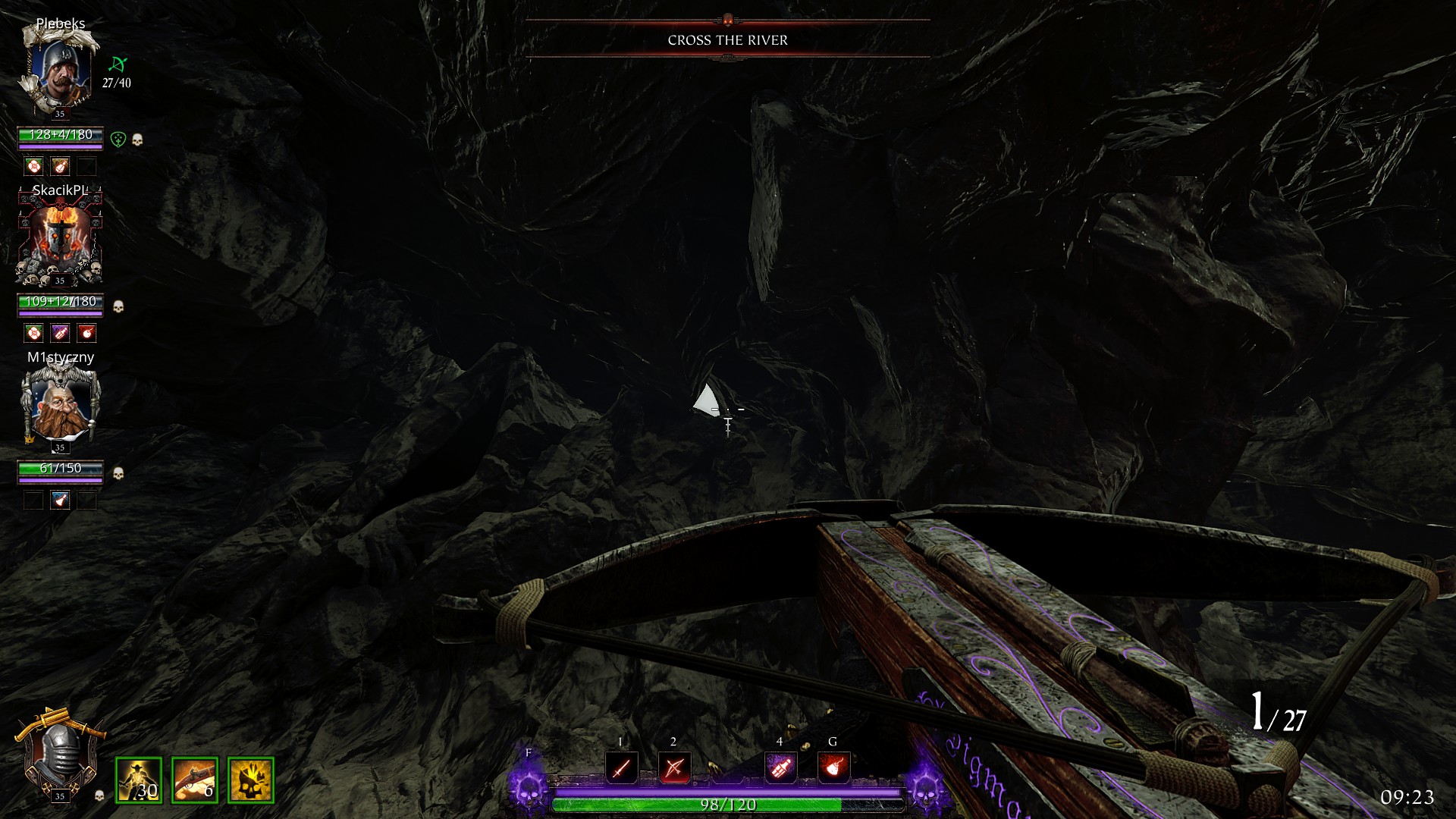The width and height of the screenshot is (1456, 819).
Task: Inspect Plebeks' green bow ammo icon
Action: click(x=118, y=64)
